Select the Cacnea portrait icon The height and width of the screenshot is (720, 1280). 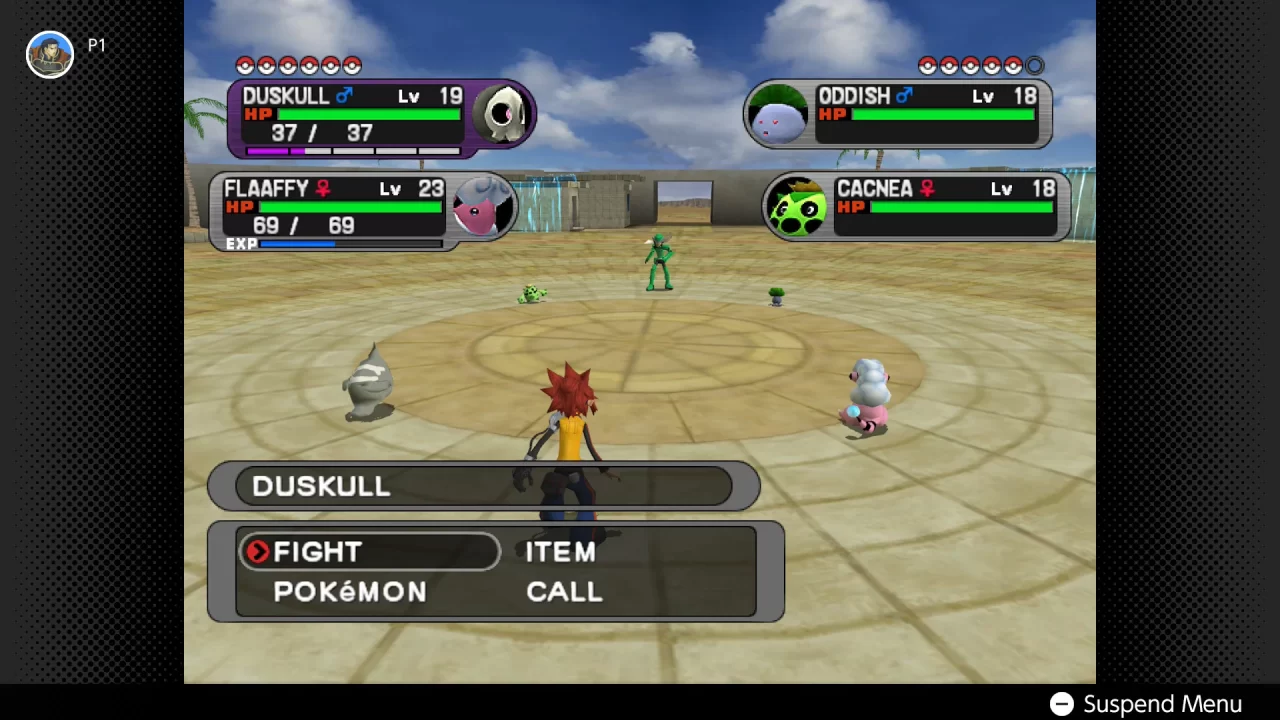coord(797,207)
